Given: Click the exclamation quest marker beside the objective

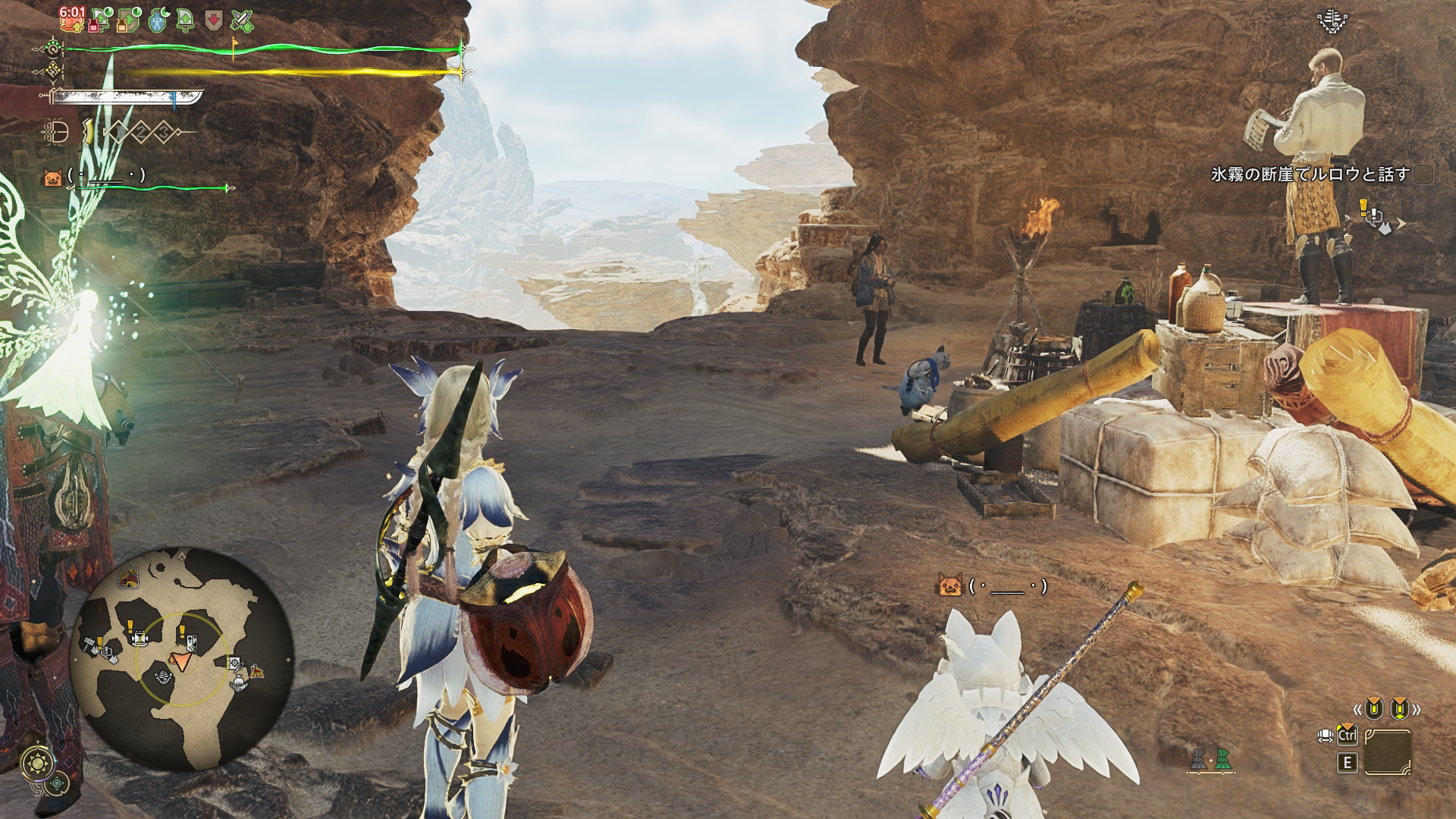Looking at the screenshot, I should [x=1364, y=206].
